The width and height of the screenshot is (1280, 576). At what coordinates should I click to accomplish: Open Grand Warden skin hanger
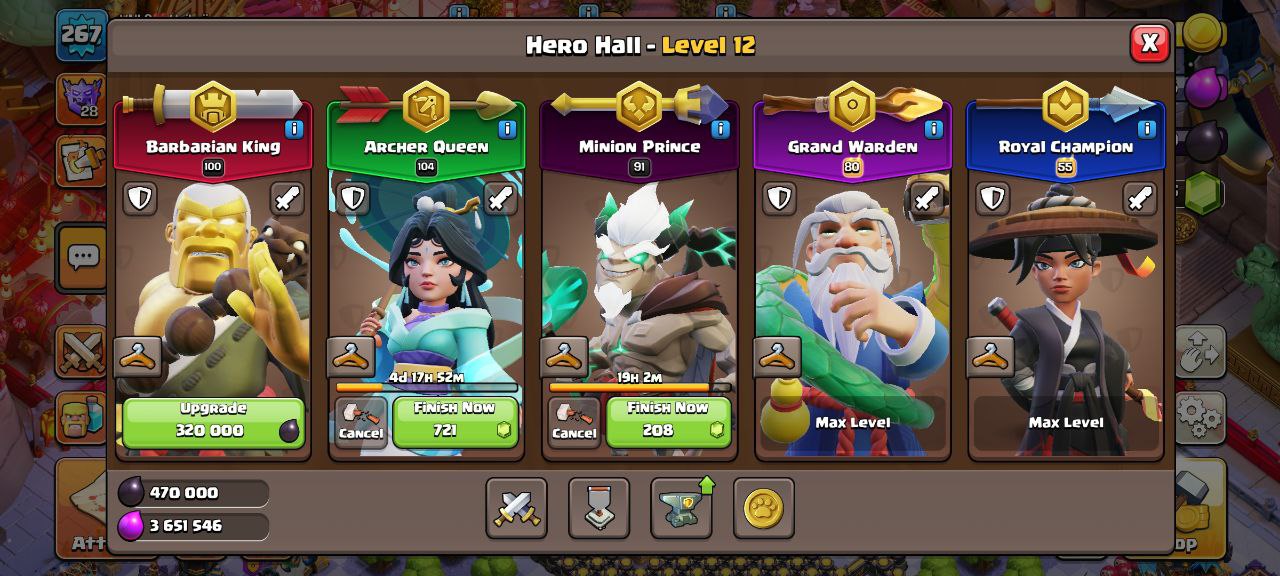(x=777, y=356)
